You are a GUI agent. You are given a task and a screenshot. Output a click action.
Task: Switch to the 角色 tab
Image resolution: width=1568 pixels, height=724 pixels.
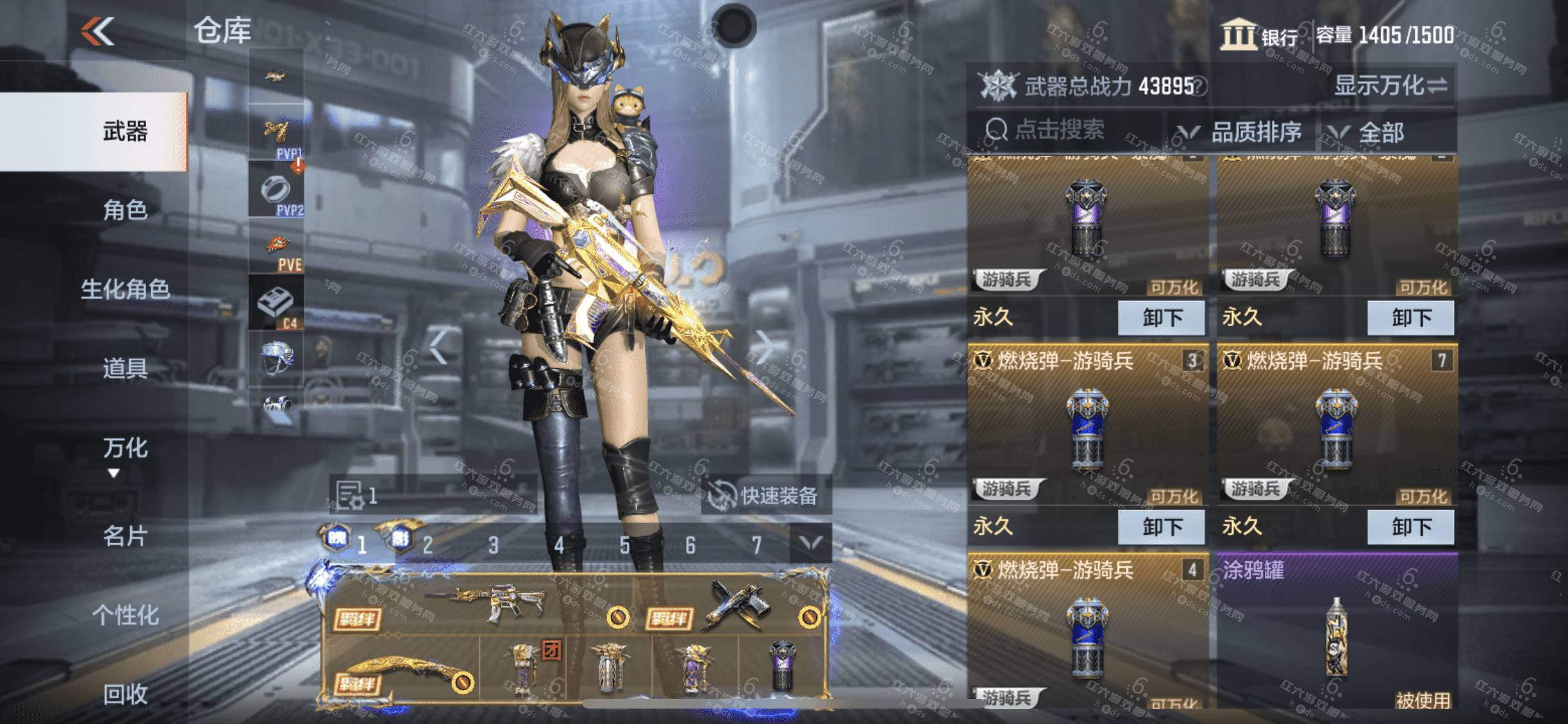[125, 210]
